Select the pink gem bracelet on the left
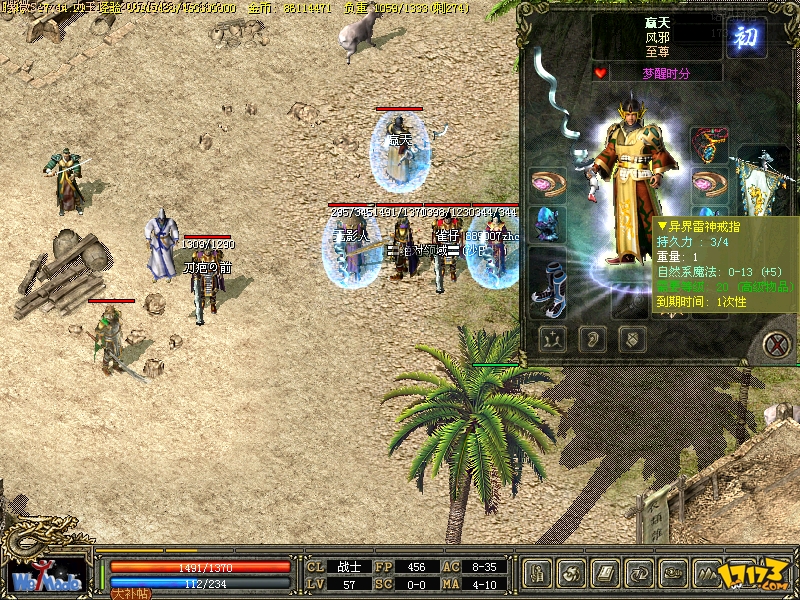Image resolution: width=800 pixels, height=600 pixels. point(548,184)
